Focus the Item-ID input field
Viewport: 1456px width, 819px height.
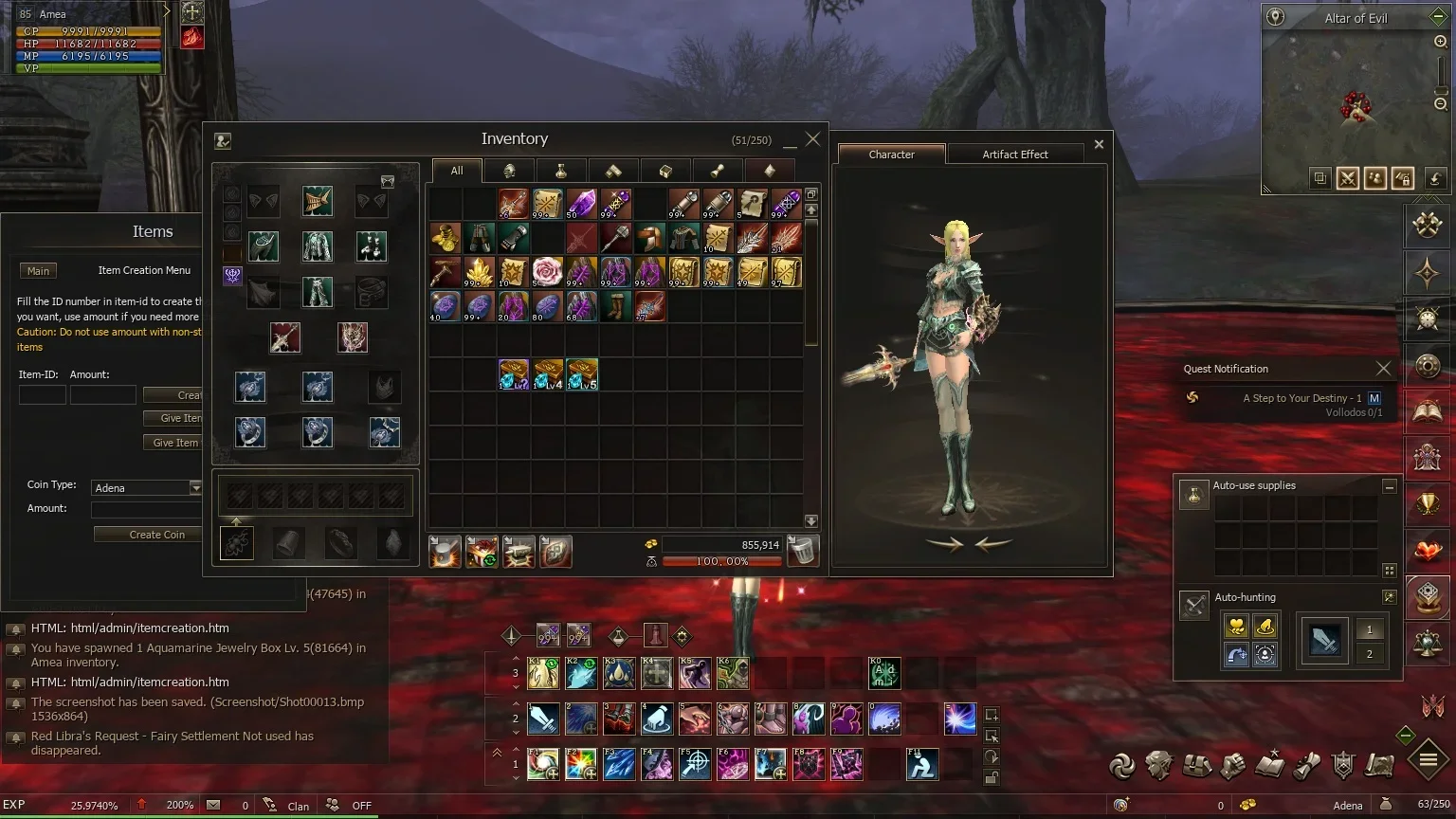42,394
